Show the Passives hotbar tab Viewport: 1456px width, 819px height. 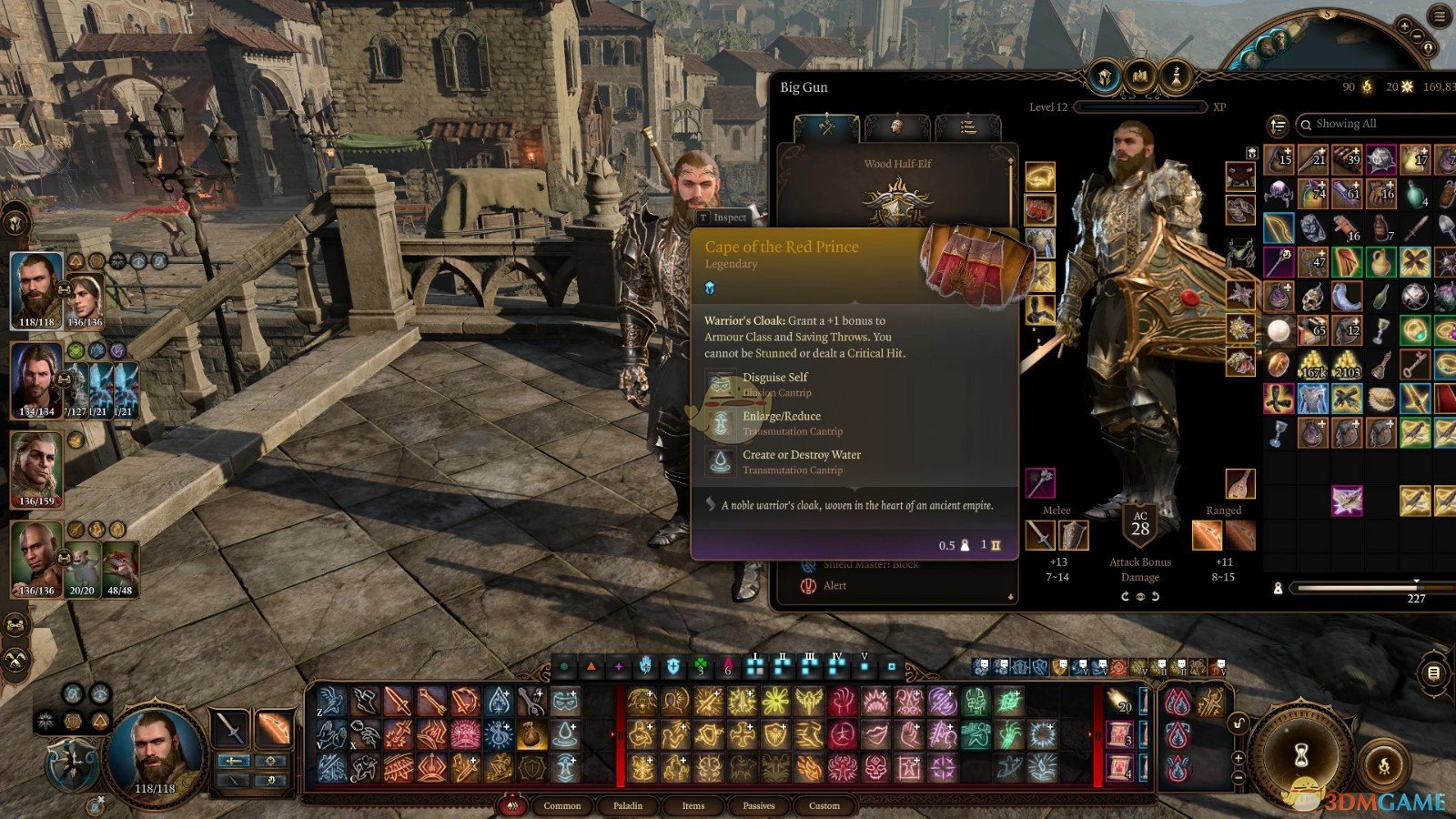[x=759, y=805]
